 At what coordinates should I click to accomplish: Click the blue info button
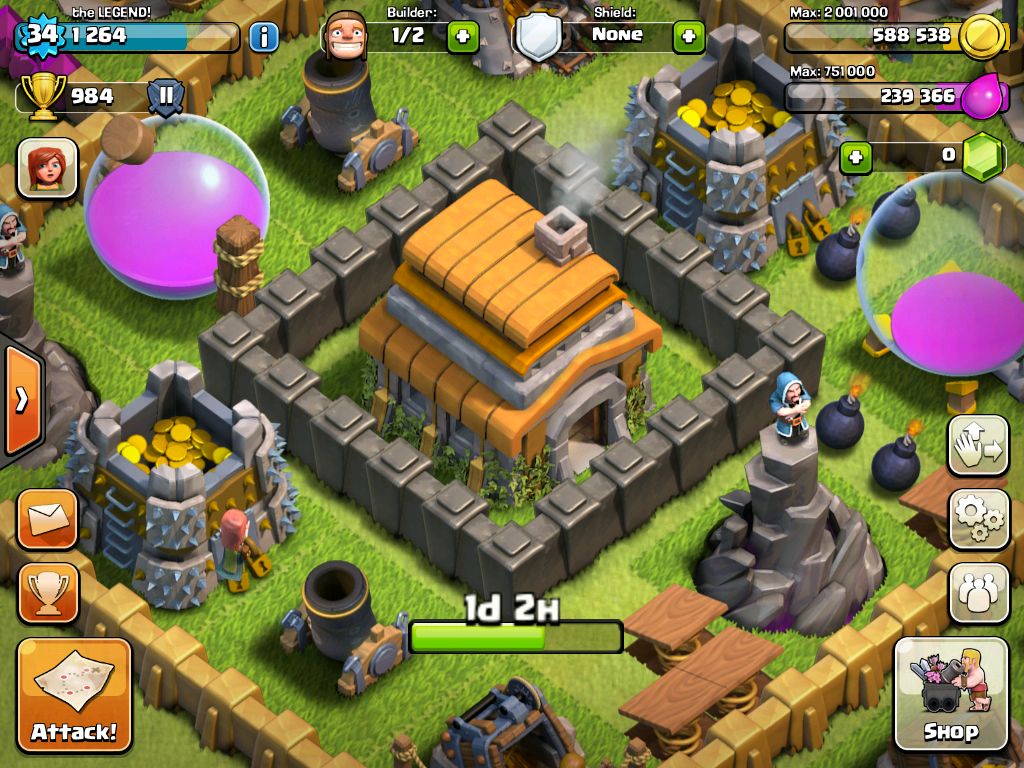(263, 38)
